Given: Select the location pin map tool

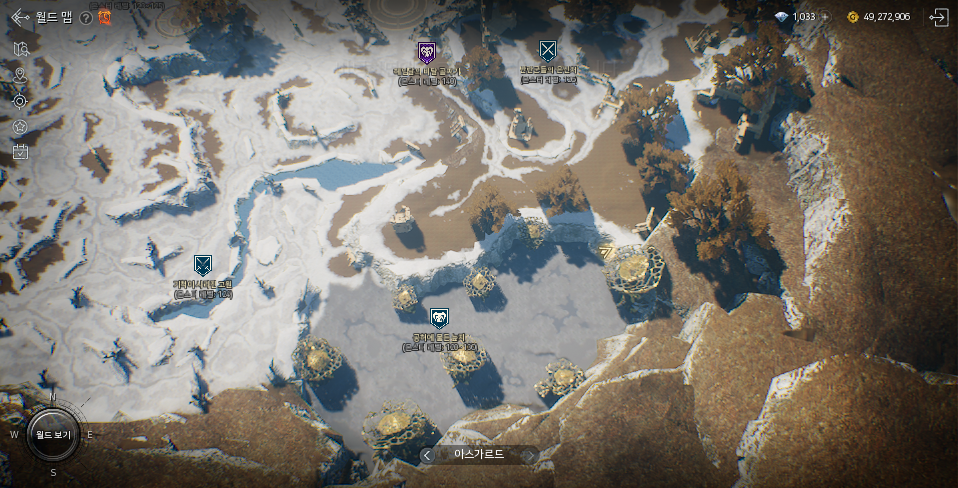Looking at the screenshot, I should (x=20, y=75).
